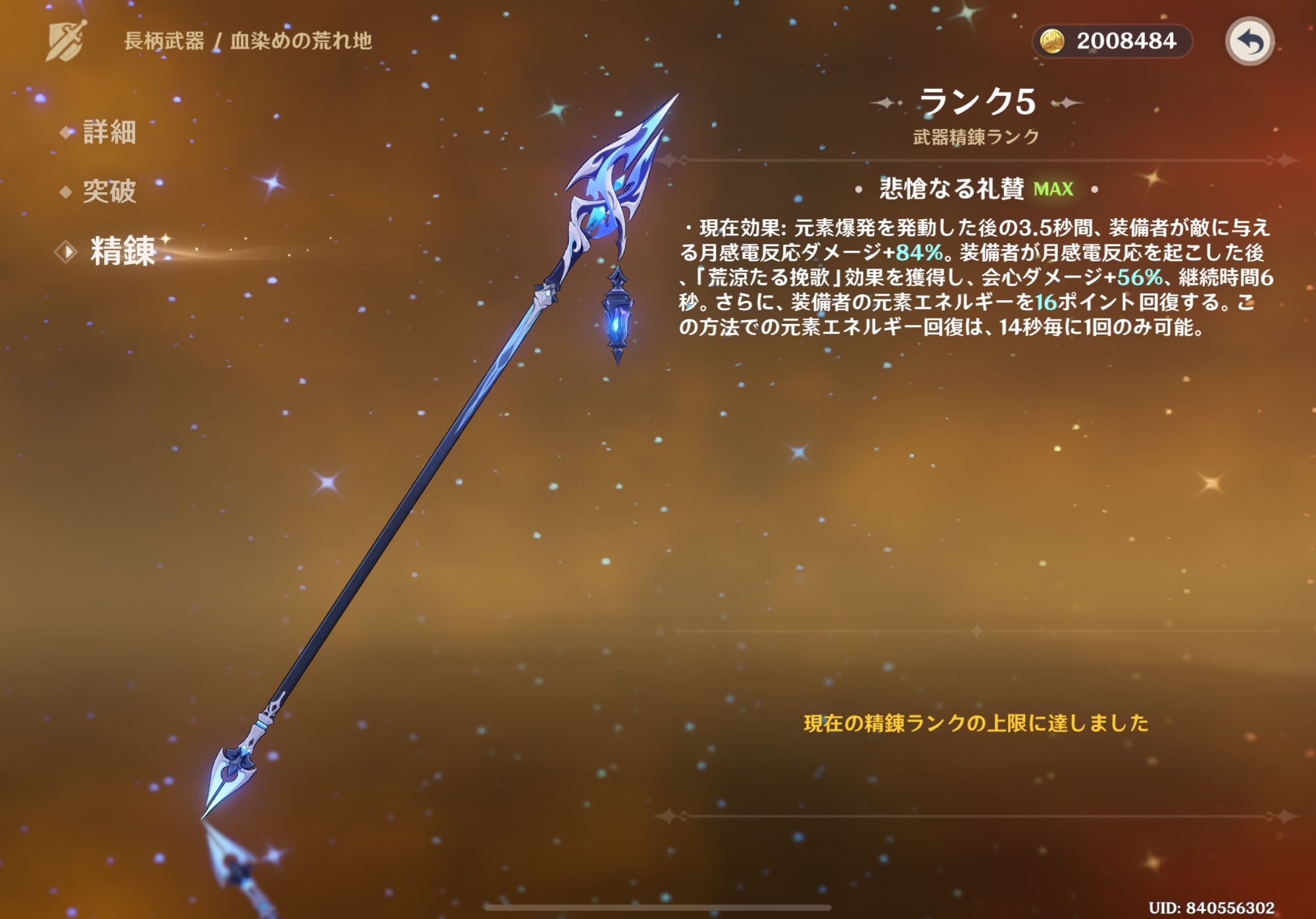Open the 詳細 details tab

click(x=109, y=132)
